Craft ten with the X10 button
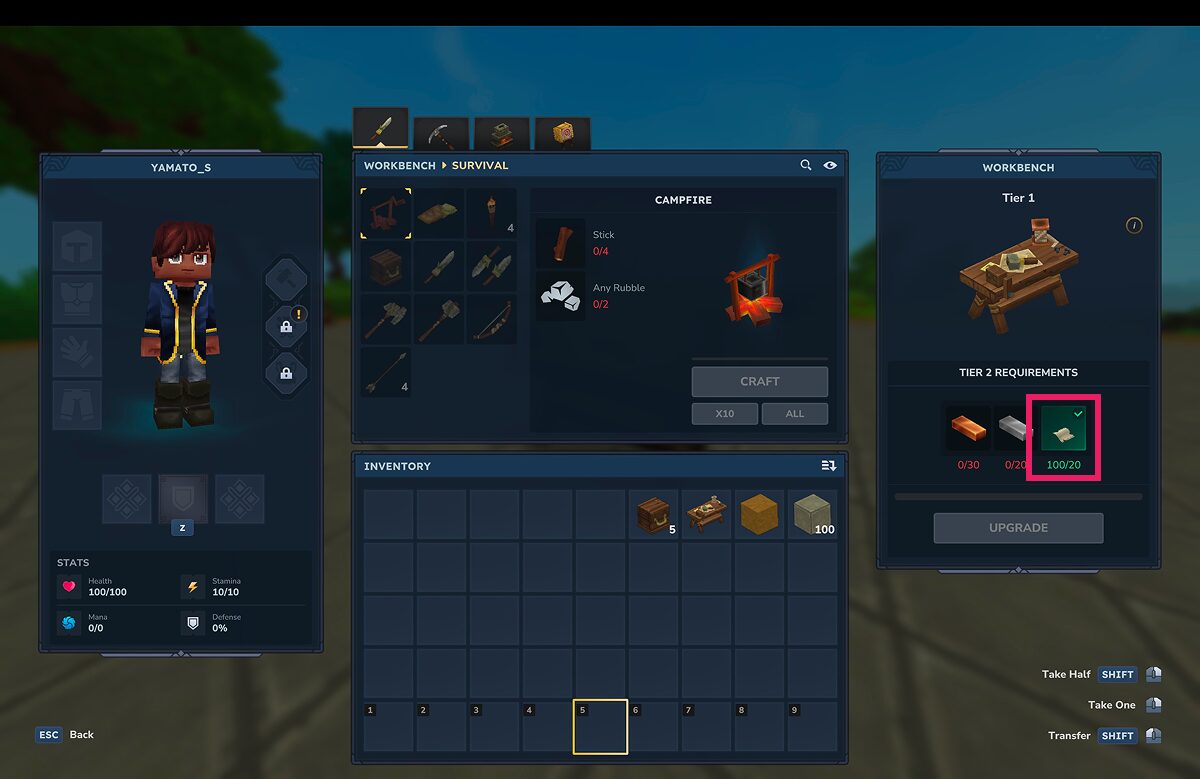The image size is (1200, 779). [x=724, y=413]
